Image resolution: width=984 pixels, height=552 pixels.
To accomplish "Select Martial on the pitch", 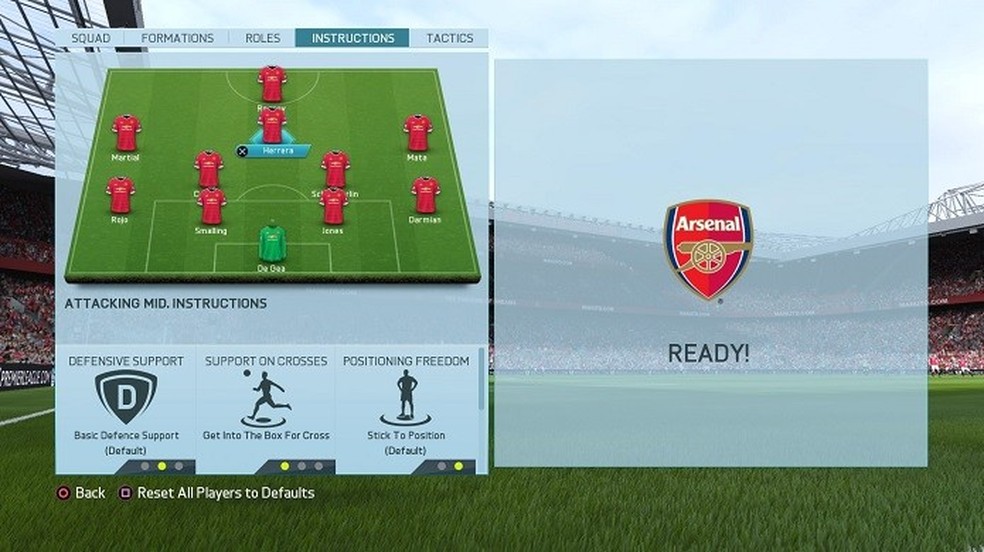I will tap(126, 133).
